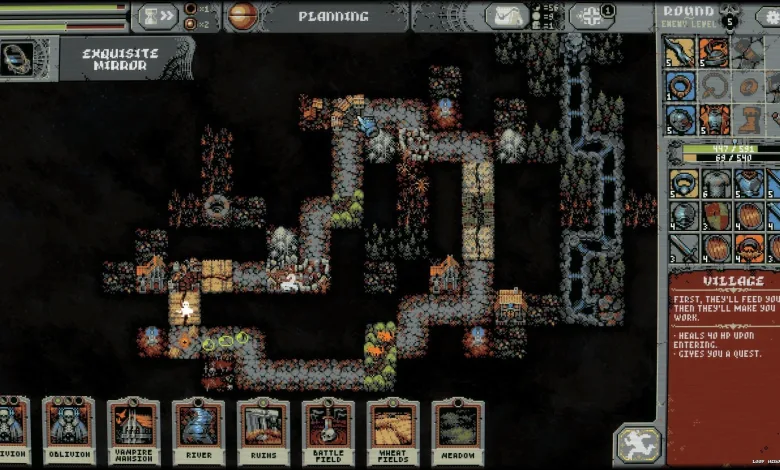Play the Vampire Mansion card
780x470 pixels.
coord(133,432)
